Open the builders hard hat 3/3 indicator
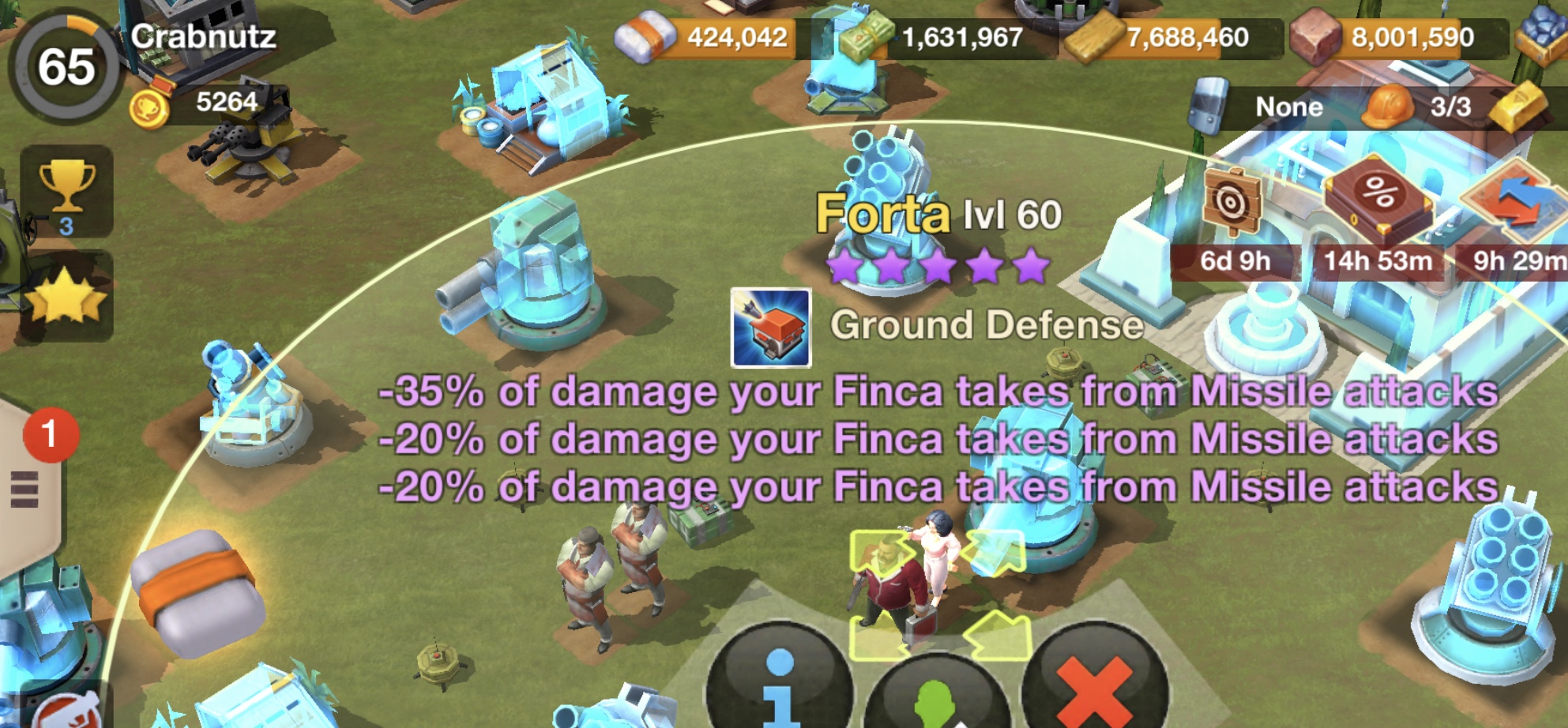Image resolution: width=1568 pixels, height=728 pixels. point(1422,107)
